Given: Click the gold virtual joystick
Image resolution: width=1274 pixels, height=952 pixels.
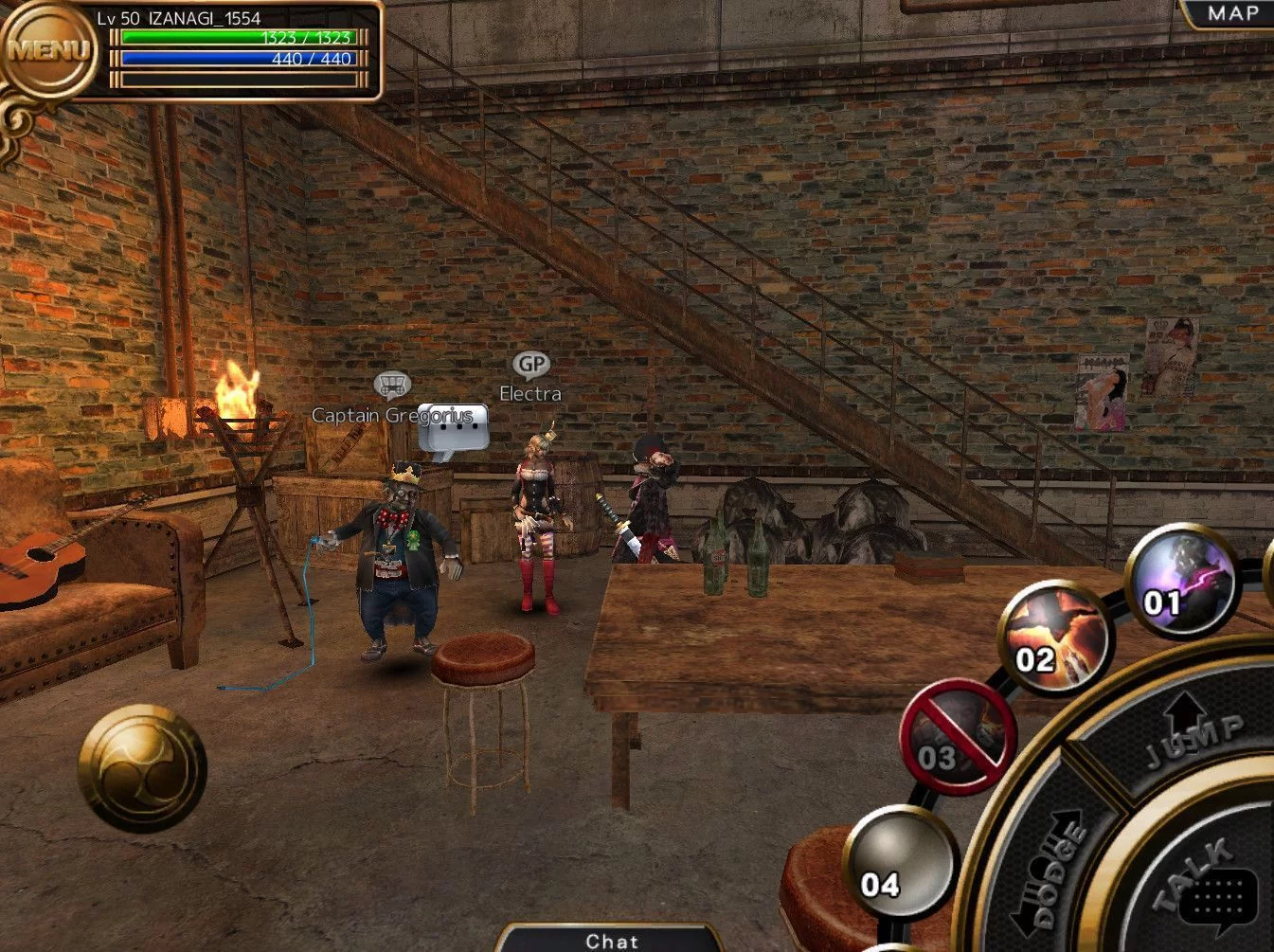Looking at the screenshot, I should 142,768.
